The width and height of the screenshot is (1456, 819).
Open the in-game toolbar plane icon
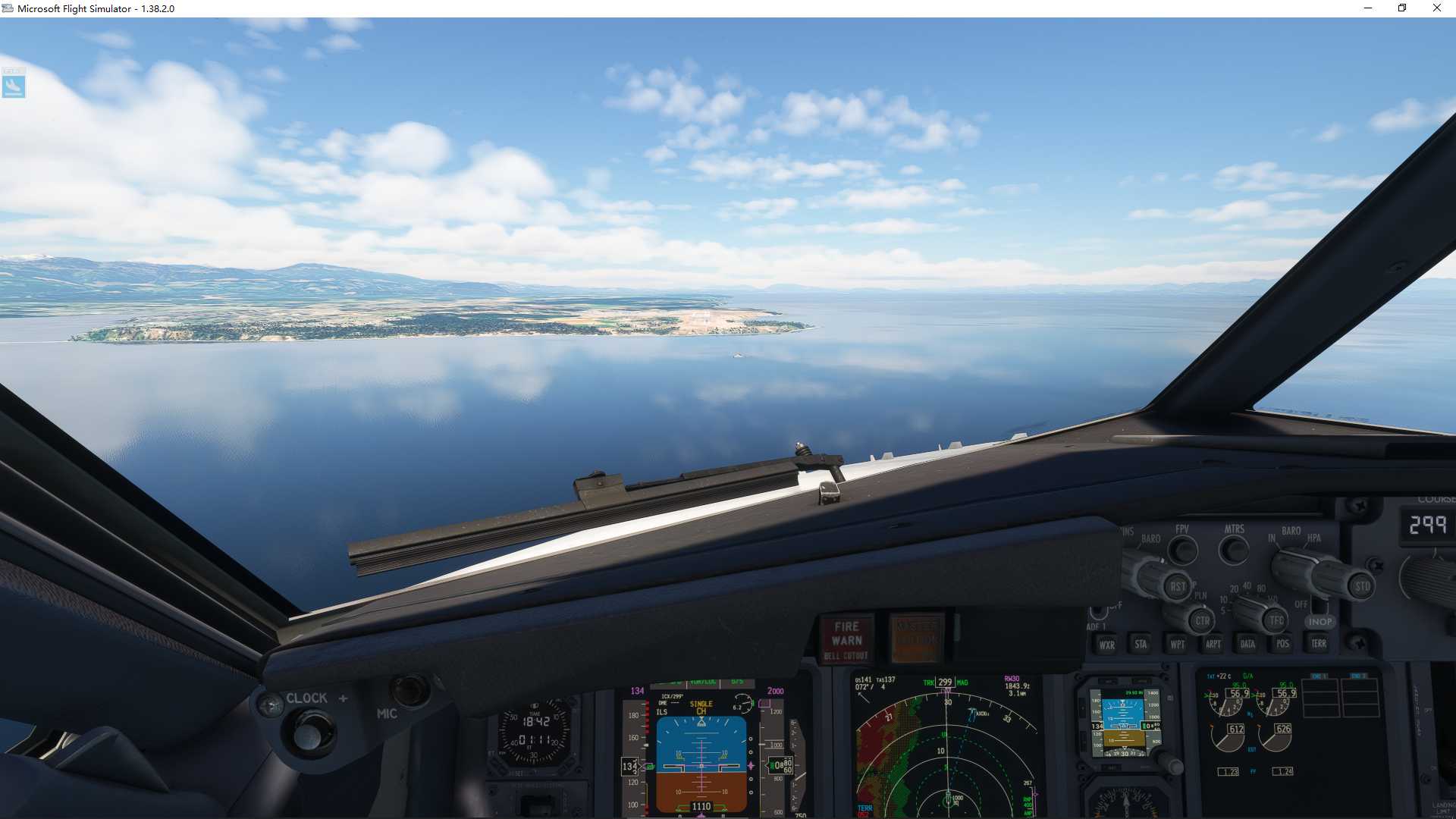(x=15, y=85)
